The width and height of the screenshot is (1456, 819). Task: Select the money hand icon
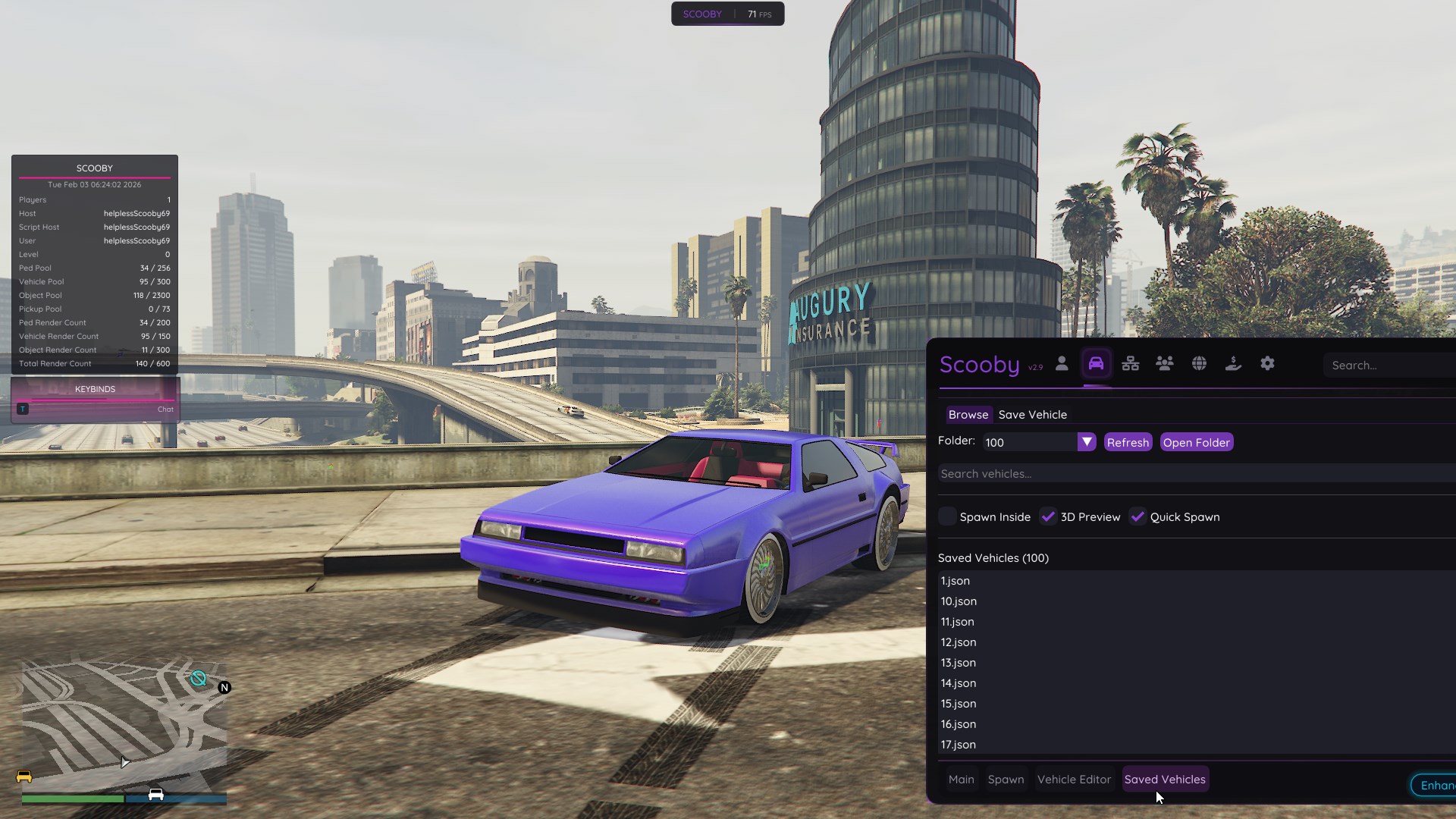pyautogui.click(x=1233, y=363)
